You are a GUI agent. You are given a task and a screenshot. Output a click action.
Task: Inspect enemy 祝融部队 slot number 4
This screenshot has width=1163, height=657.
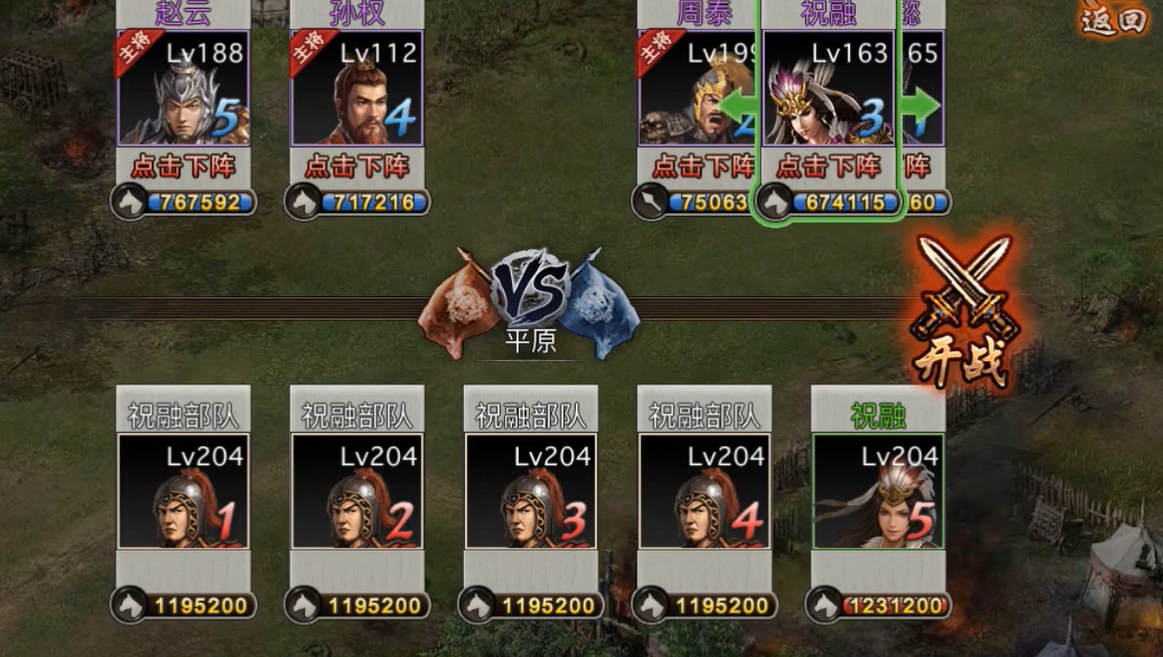705,491
